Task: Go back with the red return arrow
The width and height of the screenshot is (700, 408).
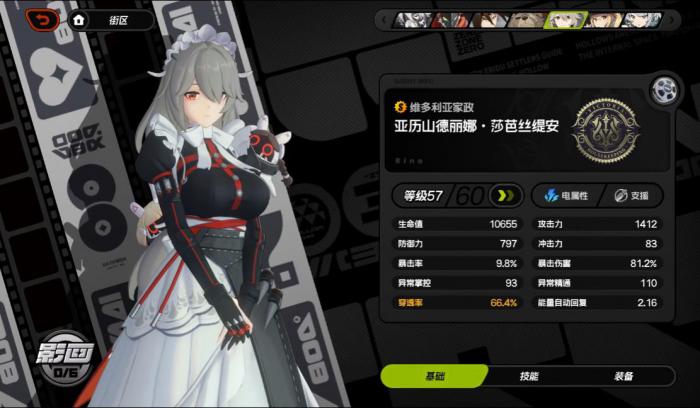Action: [43, 19]
